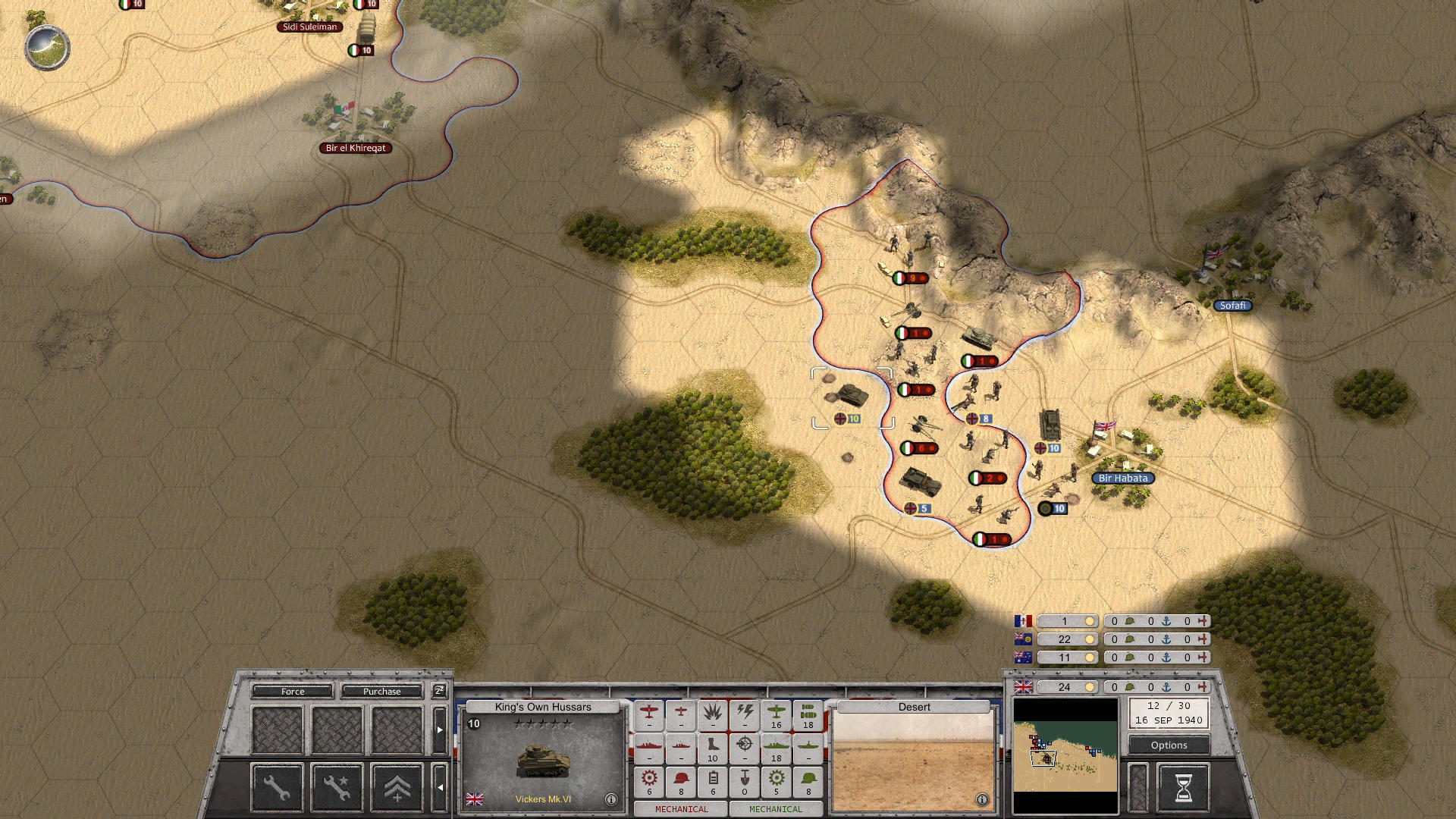This screenshot has width=1456, height=819.
Task: Expand the attachment slots with the right arrow
Action: 438,729
